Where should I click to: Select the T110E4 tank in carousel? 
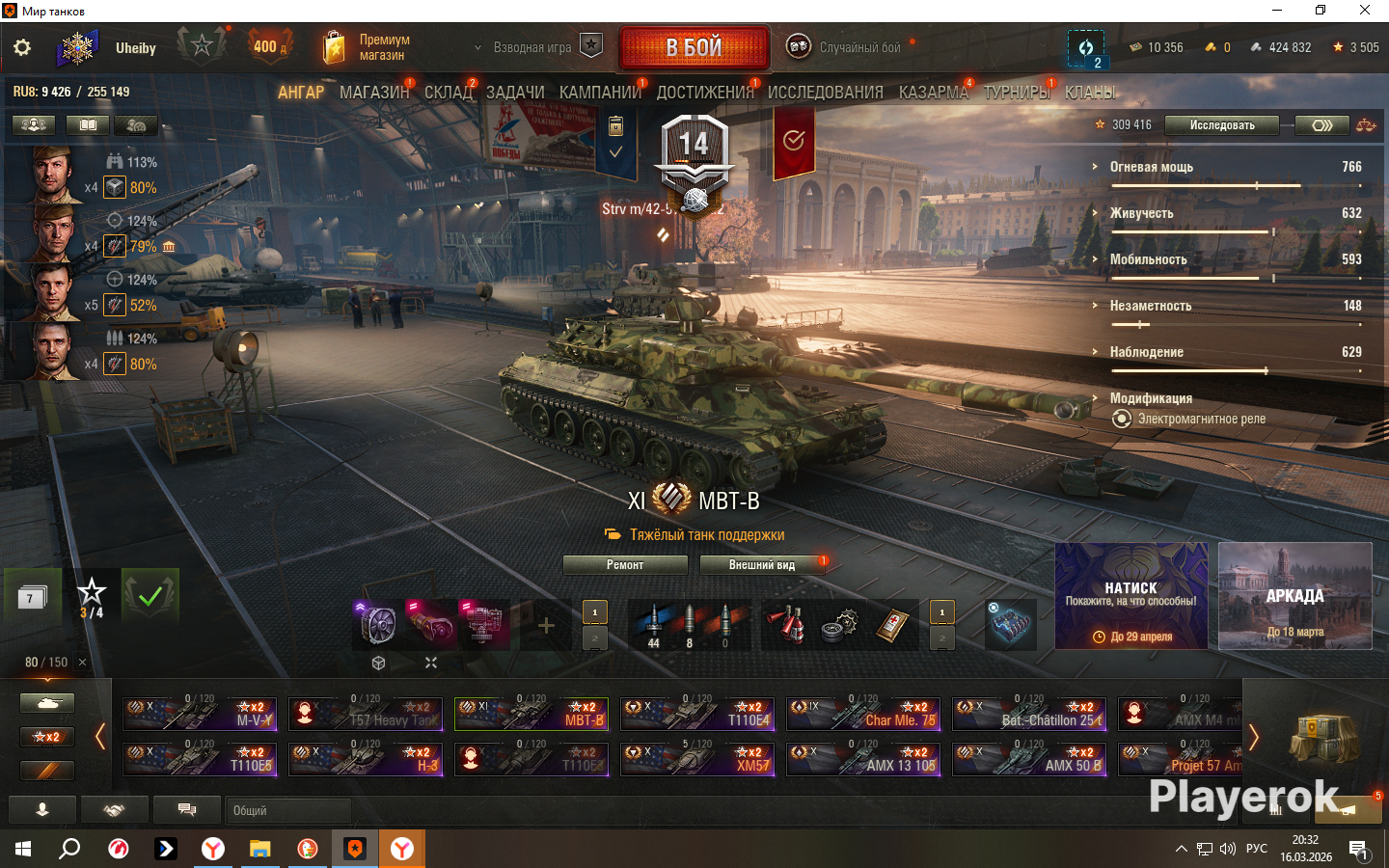click(x=696, y=714)
